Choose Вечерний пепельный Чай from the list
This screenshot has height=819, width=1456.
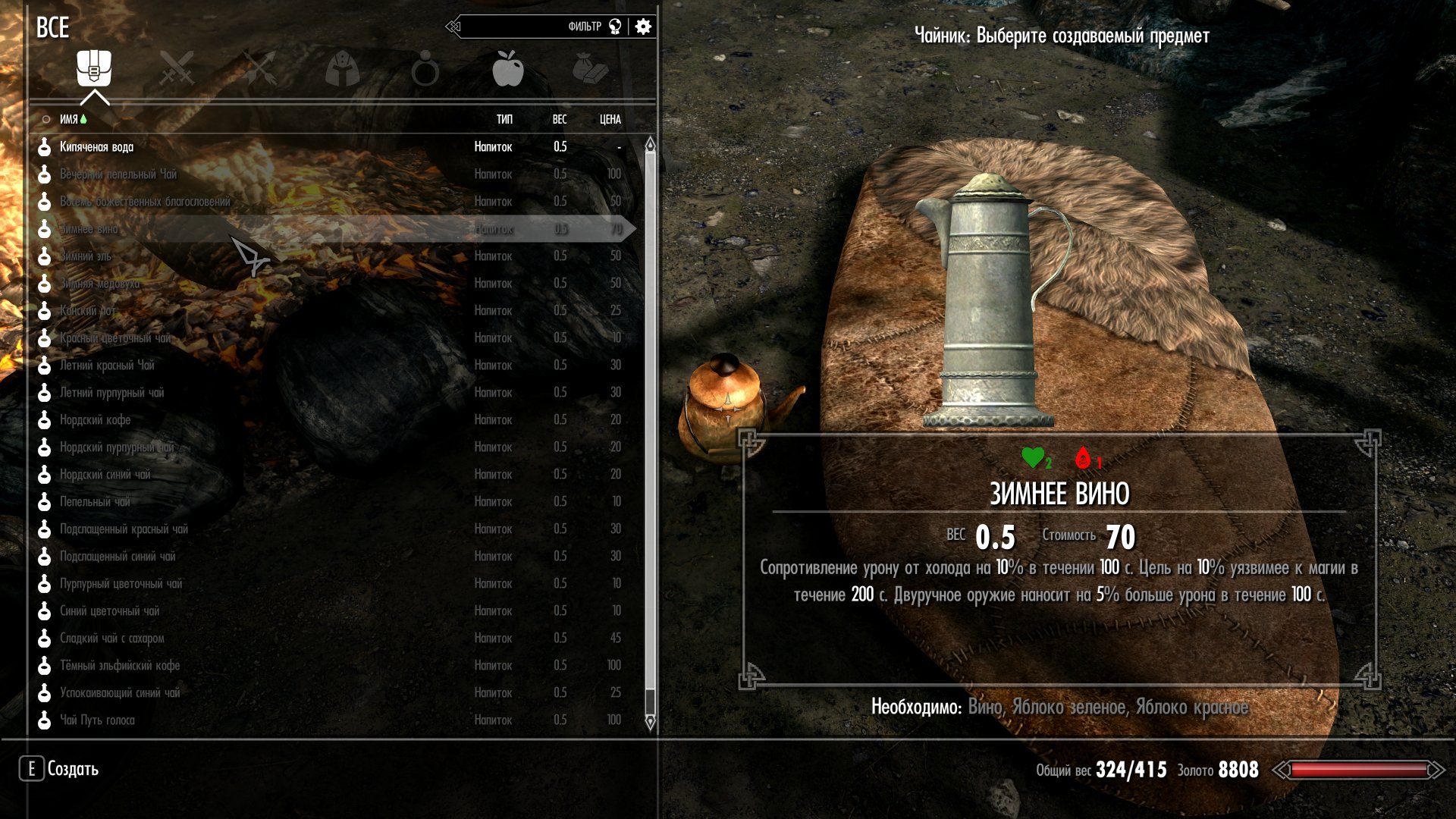(118, 174)
